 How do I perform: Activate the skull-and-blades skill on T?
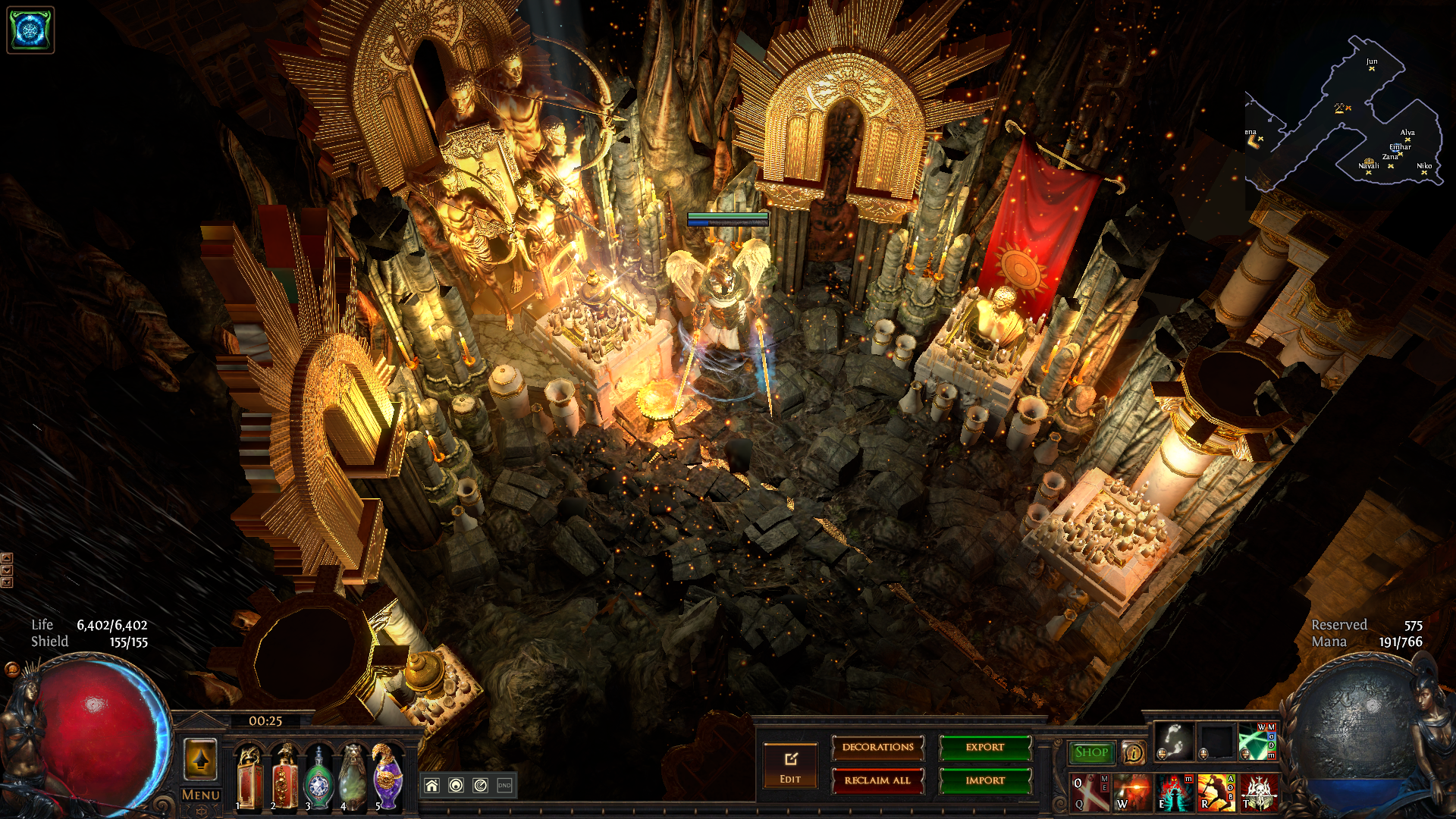pyautogui.click(x=1260, y=792)
